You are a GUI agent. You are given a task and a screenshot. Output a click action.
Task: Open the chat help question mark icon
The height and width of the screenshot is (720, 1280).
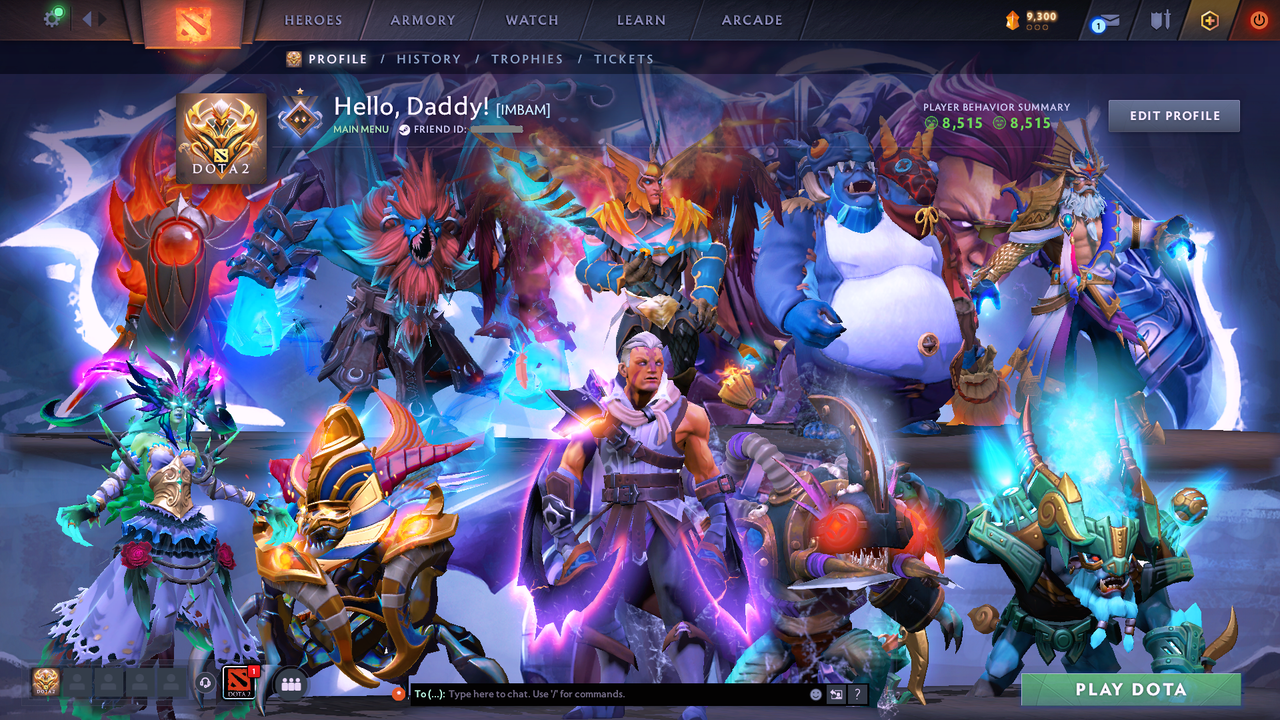click(x=857, y=693)
